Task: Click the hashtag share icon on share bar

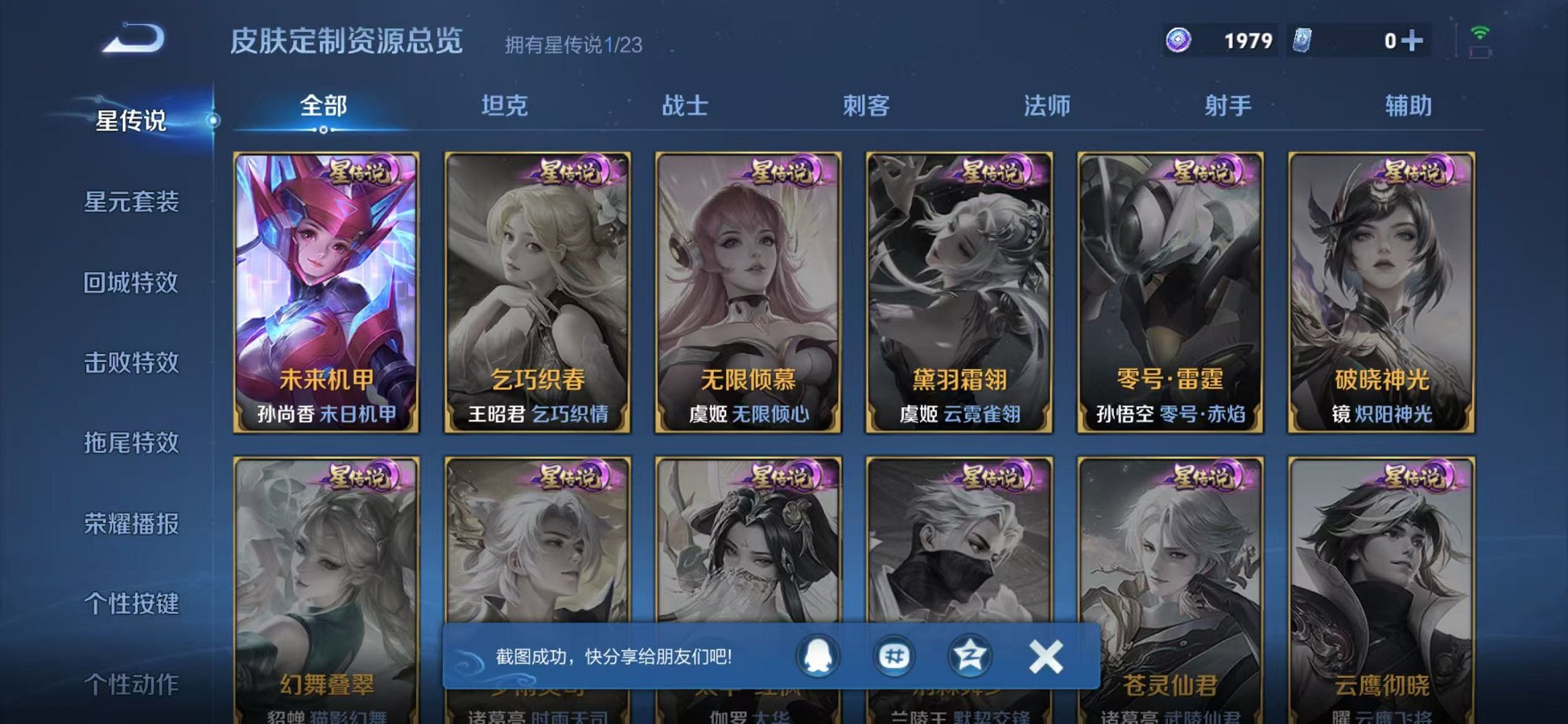Action: click(x=896, y=655)
